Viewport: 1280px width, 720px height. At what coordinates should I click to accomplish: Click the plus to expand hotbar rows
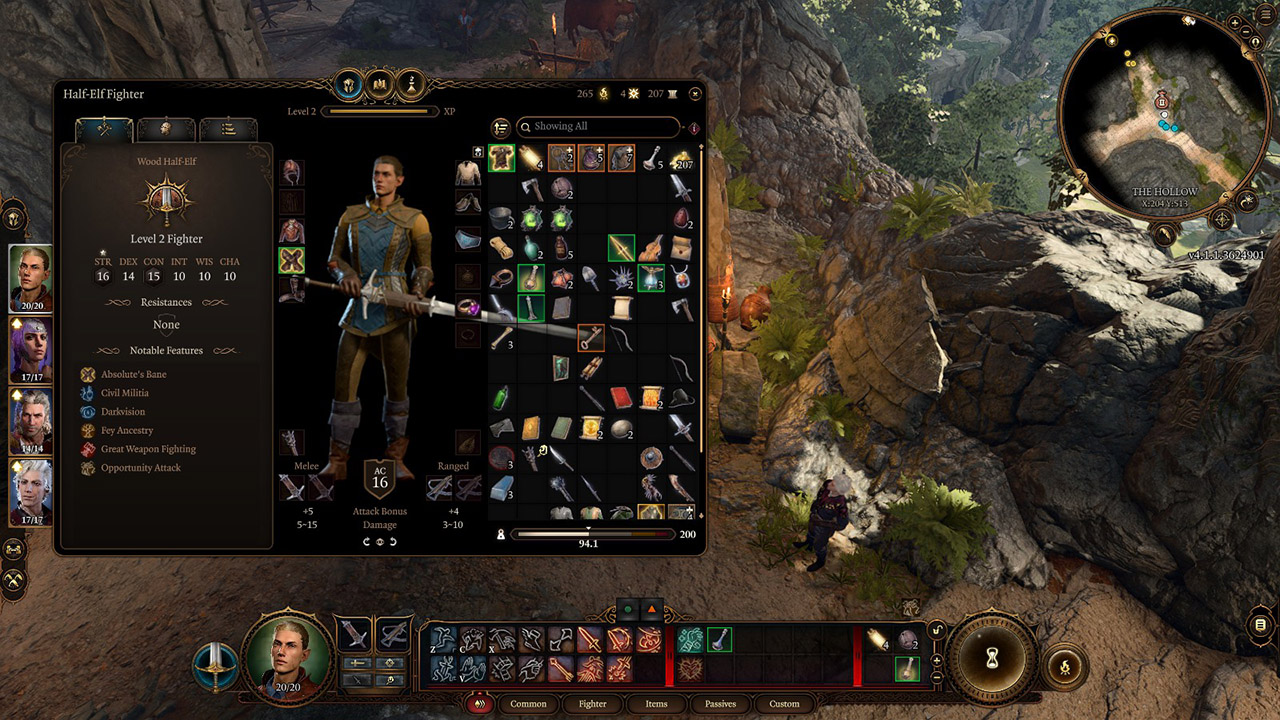(x=936, y=660)
